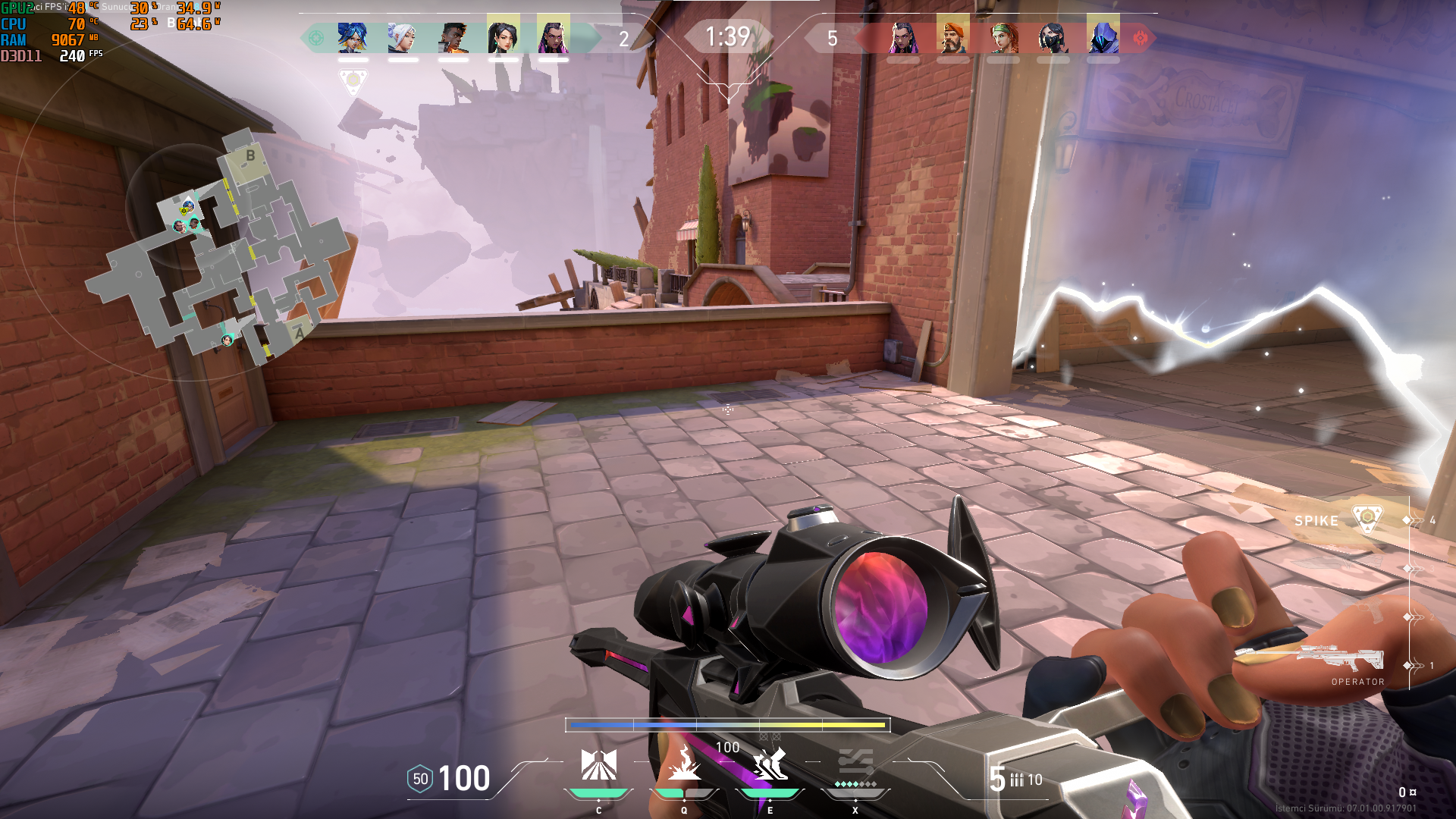
Task: Select the Brimstone enemy portrait
Action: tap(952, 37)
